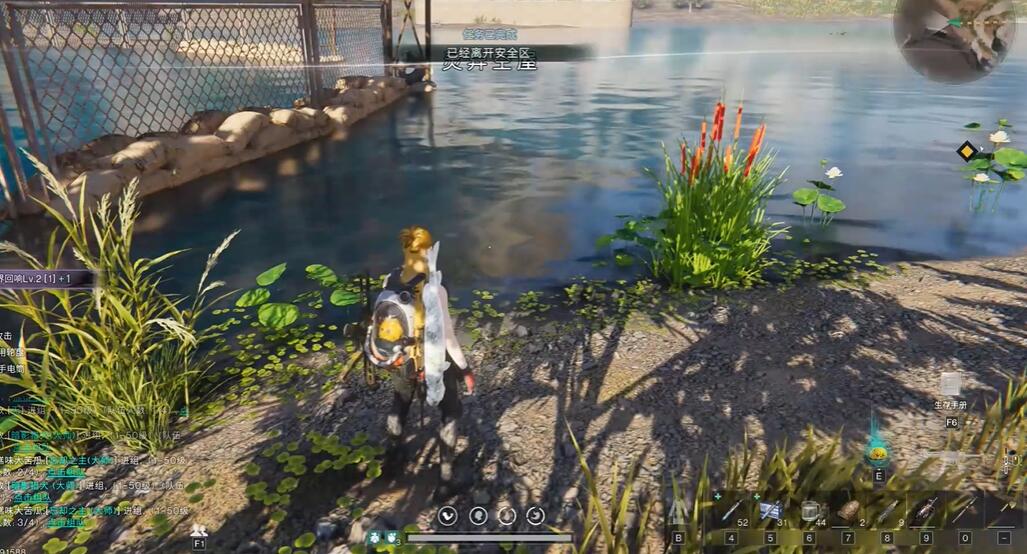Open the circular minimap

tap(954, 38)
